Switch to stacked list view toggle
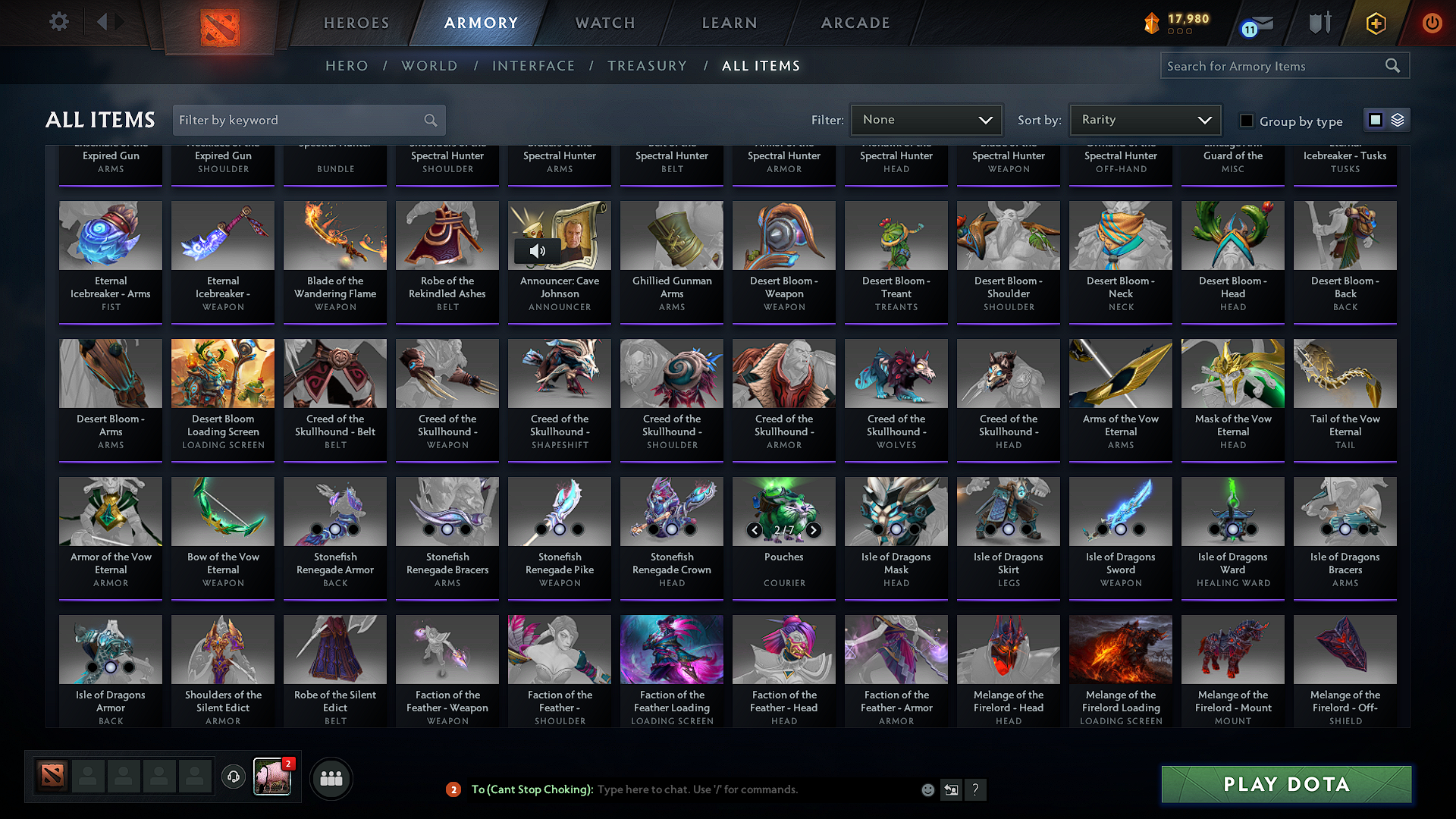Image resolution: width=1456 pixels, height=819 pixels. (x=1398, y=119)
